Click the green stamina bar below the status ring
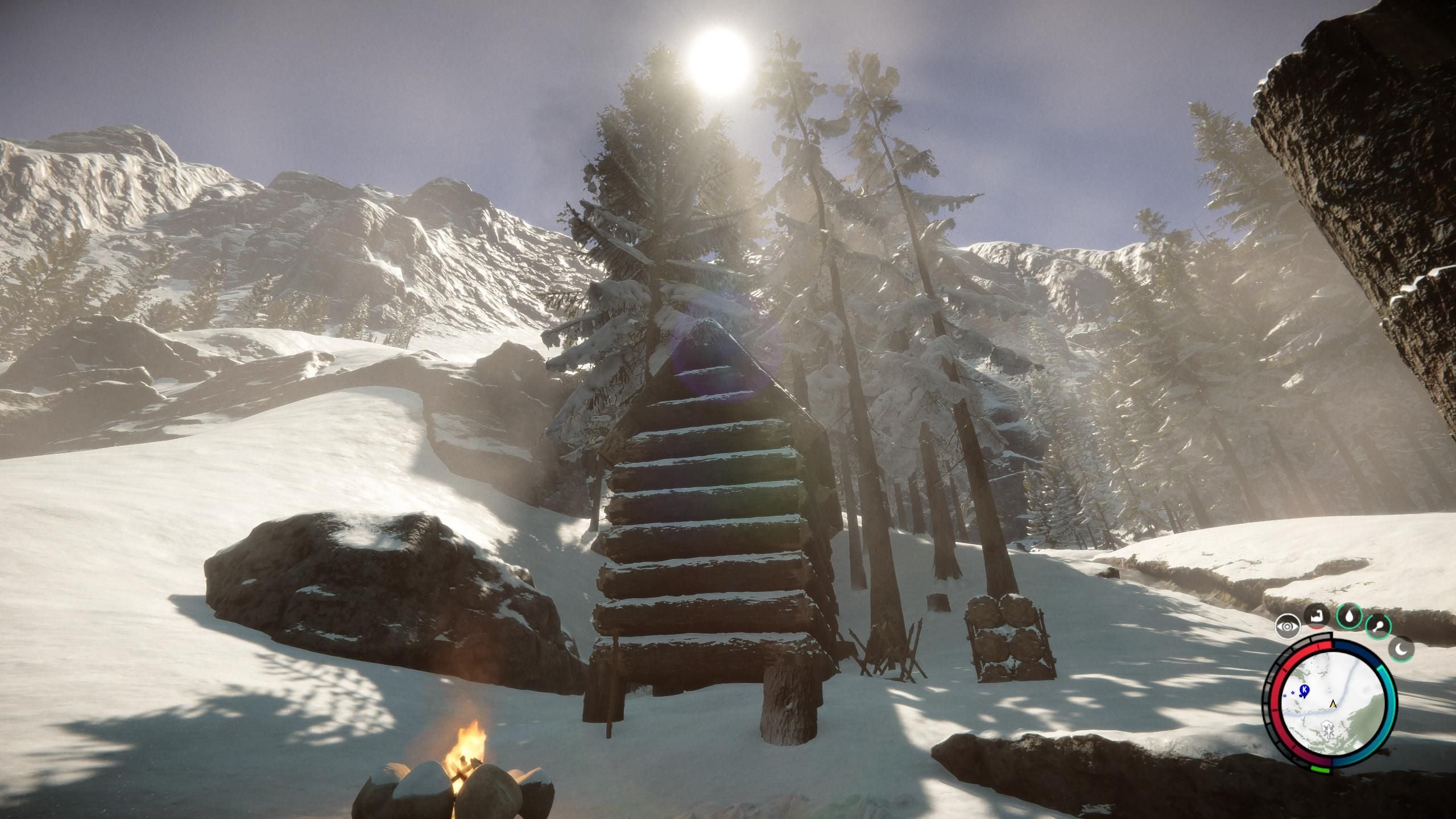Viewport: 1456px width, 819px height. 1319,769
